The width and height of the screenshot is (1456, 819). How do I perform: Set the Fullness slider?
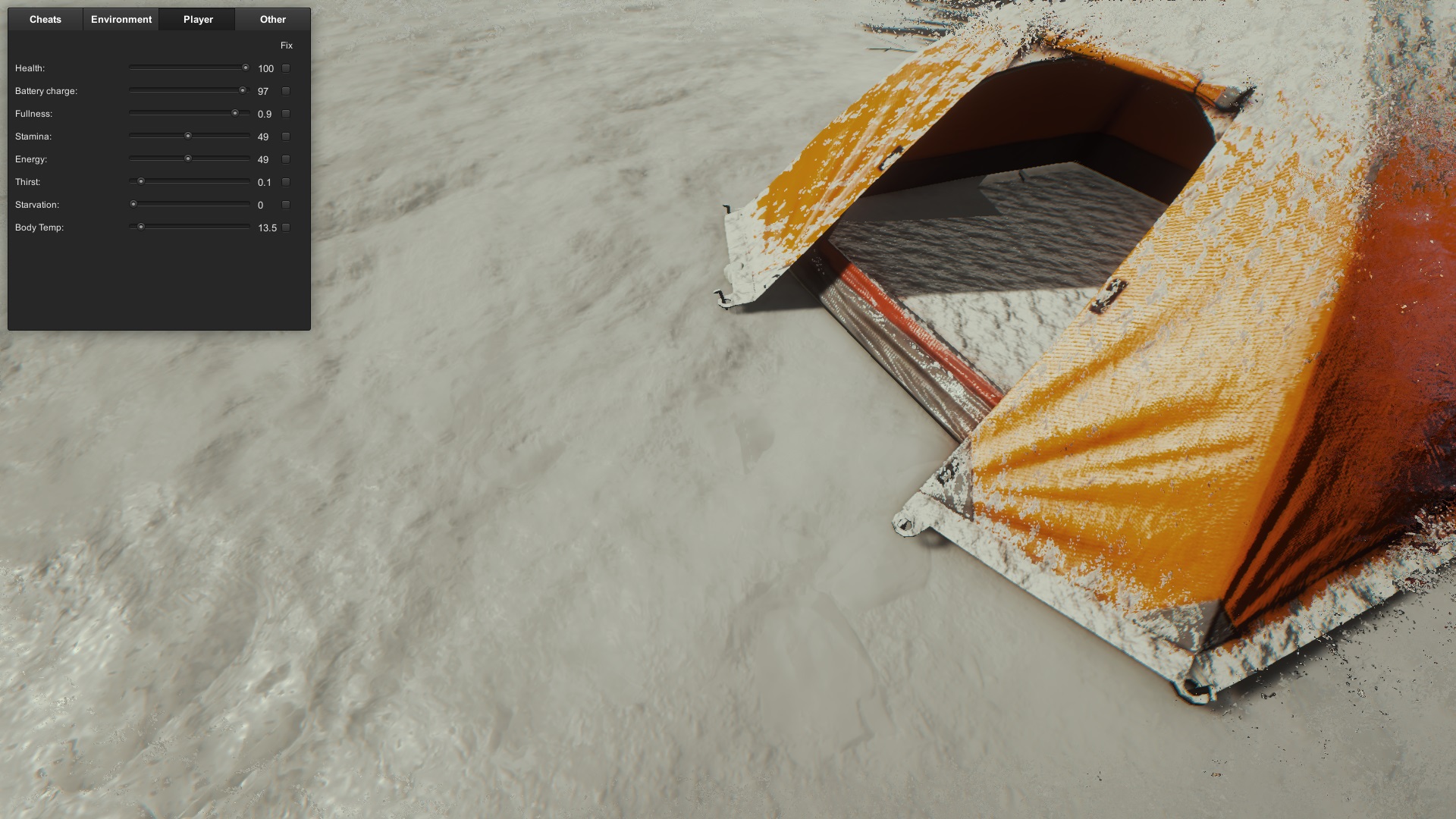(x=189, y=113)
